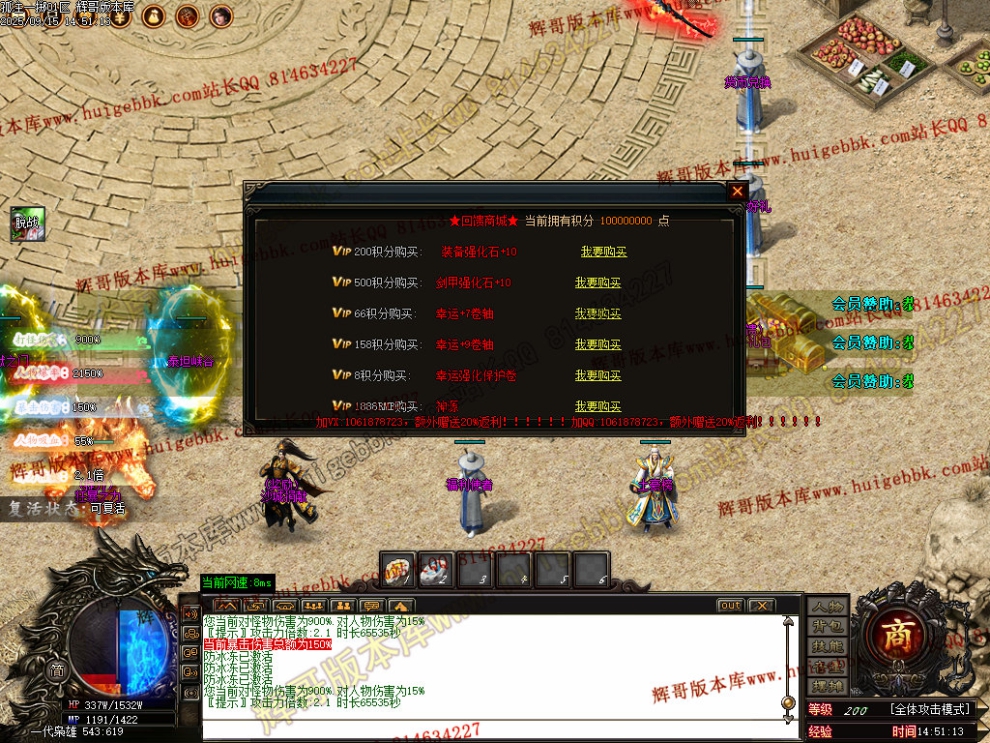
Task: Open the female portrait icon at top
Action: [x=221, y=16]
